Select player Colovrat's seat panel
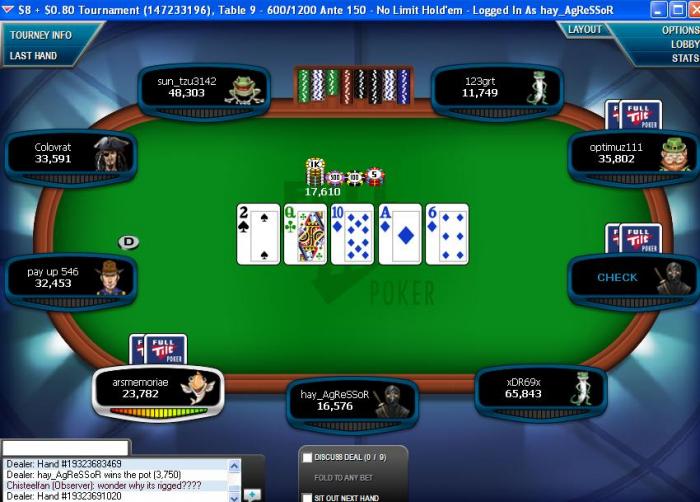 (x=70, y=153)
